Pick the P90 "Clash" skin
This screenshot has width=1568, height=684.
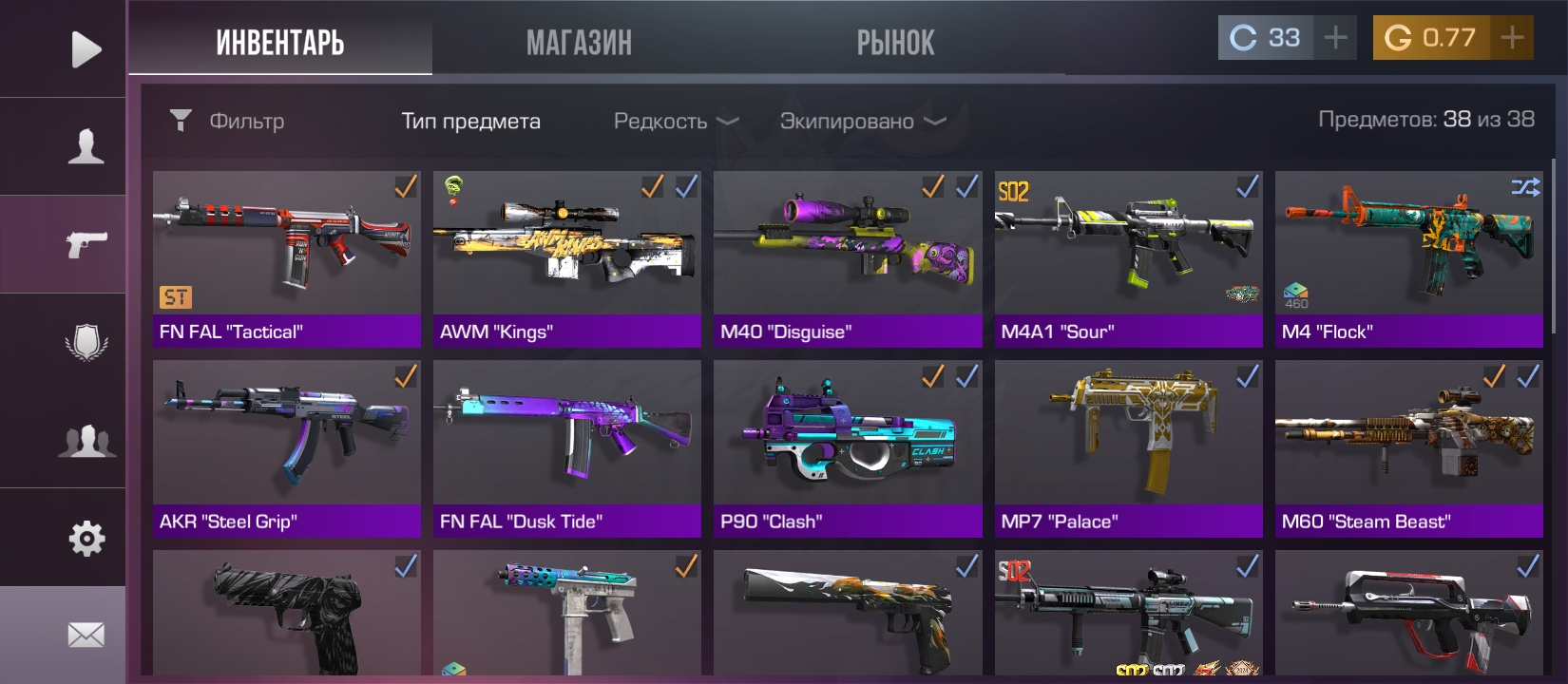[x=848, y=448]
